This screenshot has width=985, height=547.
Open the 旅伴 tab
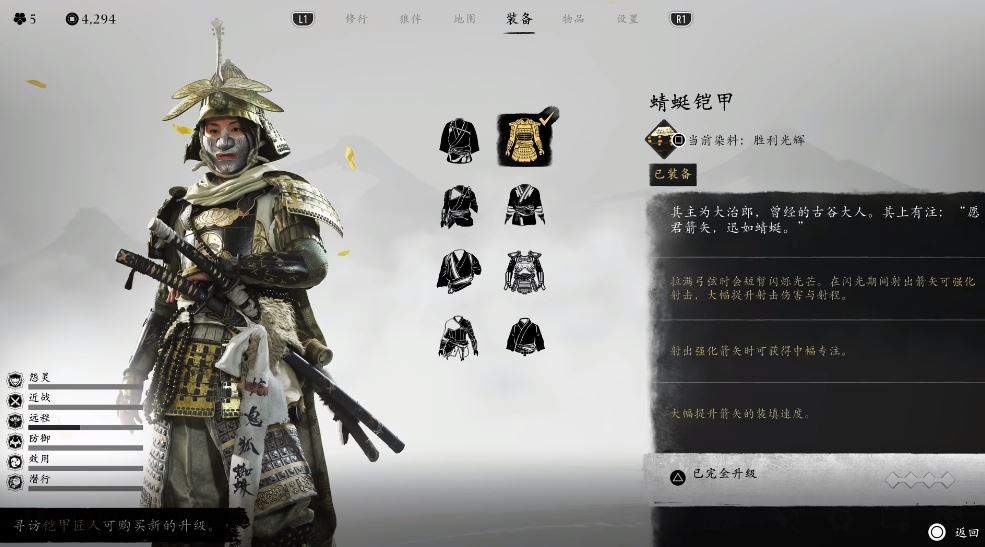tap(410, 19)
